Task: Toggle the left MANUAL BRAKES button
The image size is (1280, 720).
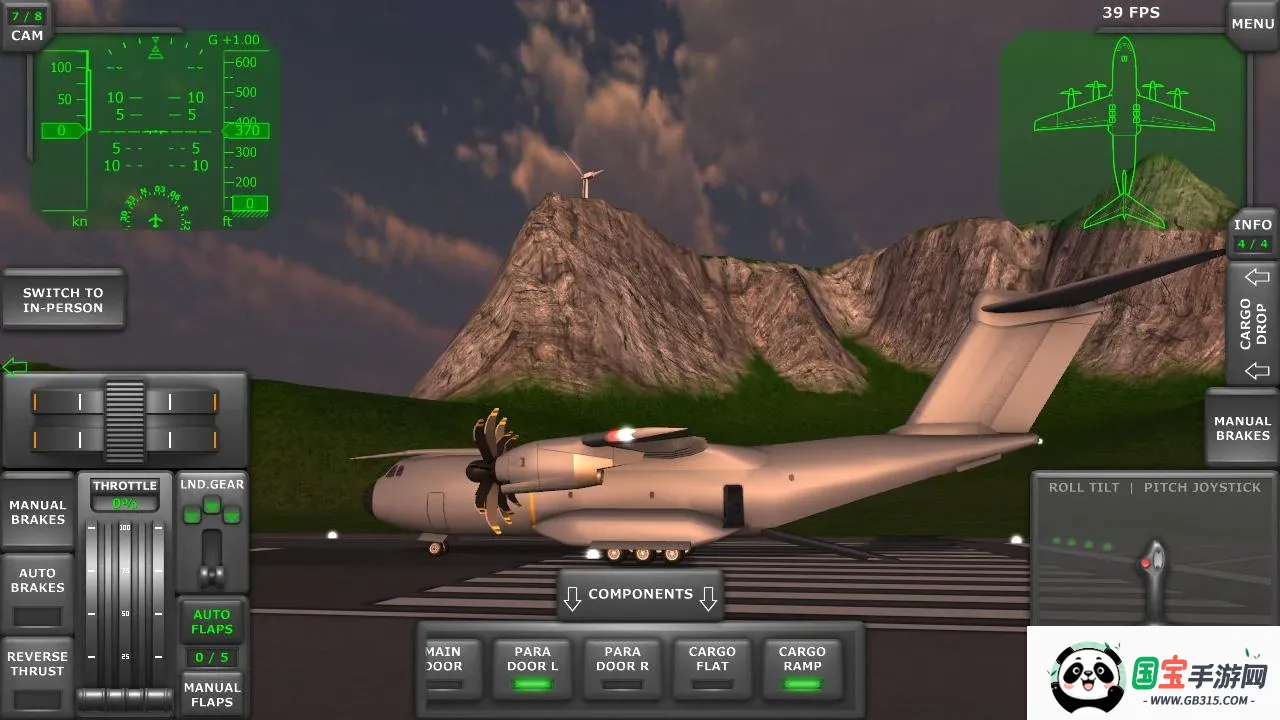Action: (38, 512)
